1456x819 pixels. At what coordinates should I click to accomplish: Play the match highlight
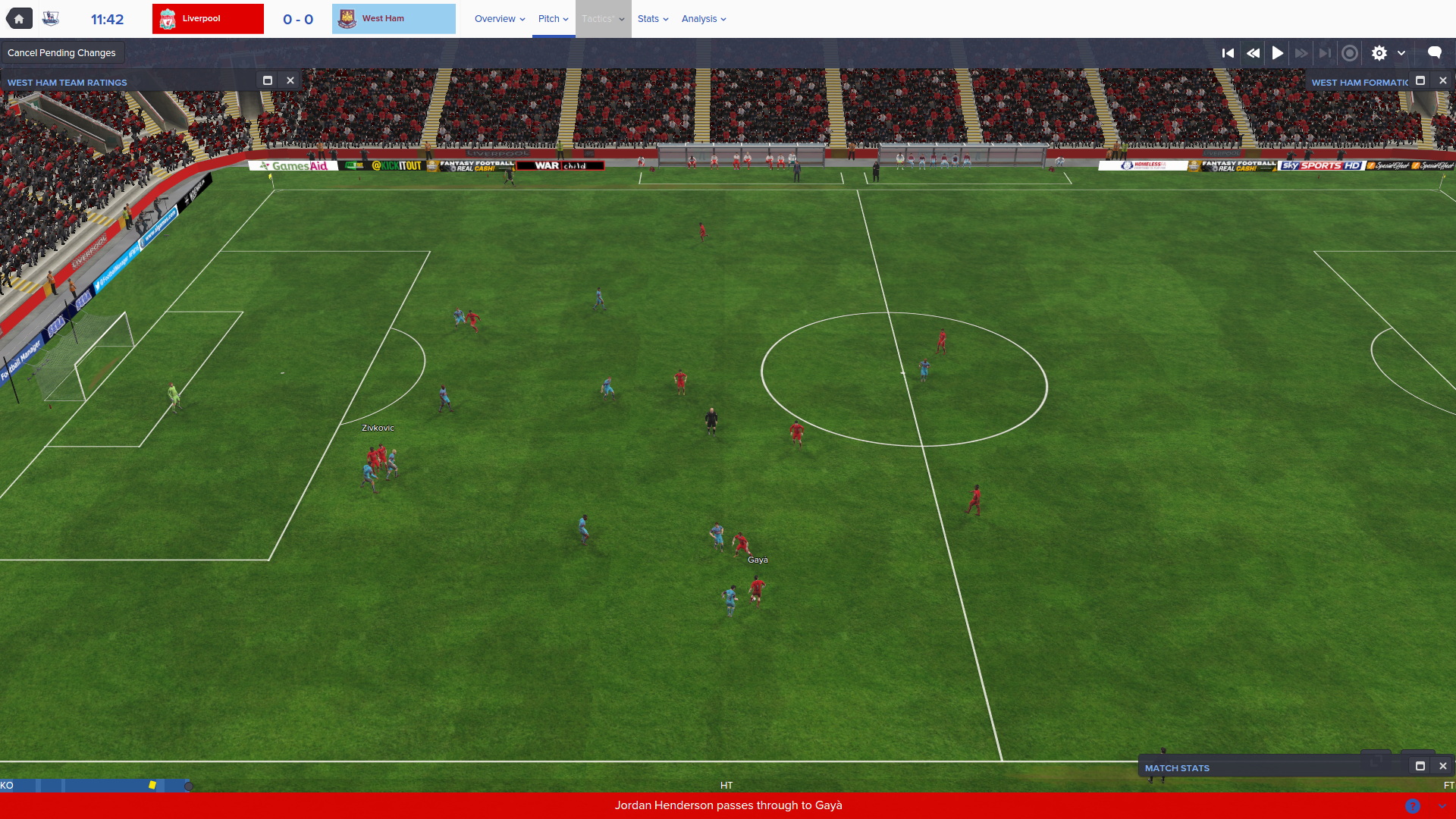[x=1278, y=53]
